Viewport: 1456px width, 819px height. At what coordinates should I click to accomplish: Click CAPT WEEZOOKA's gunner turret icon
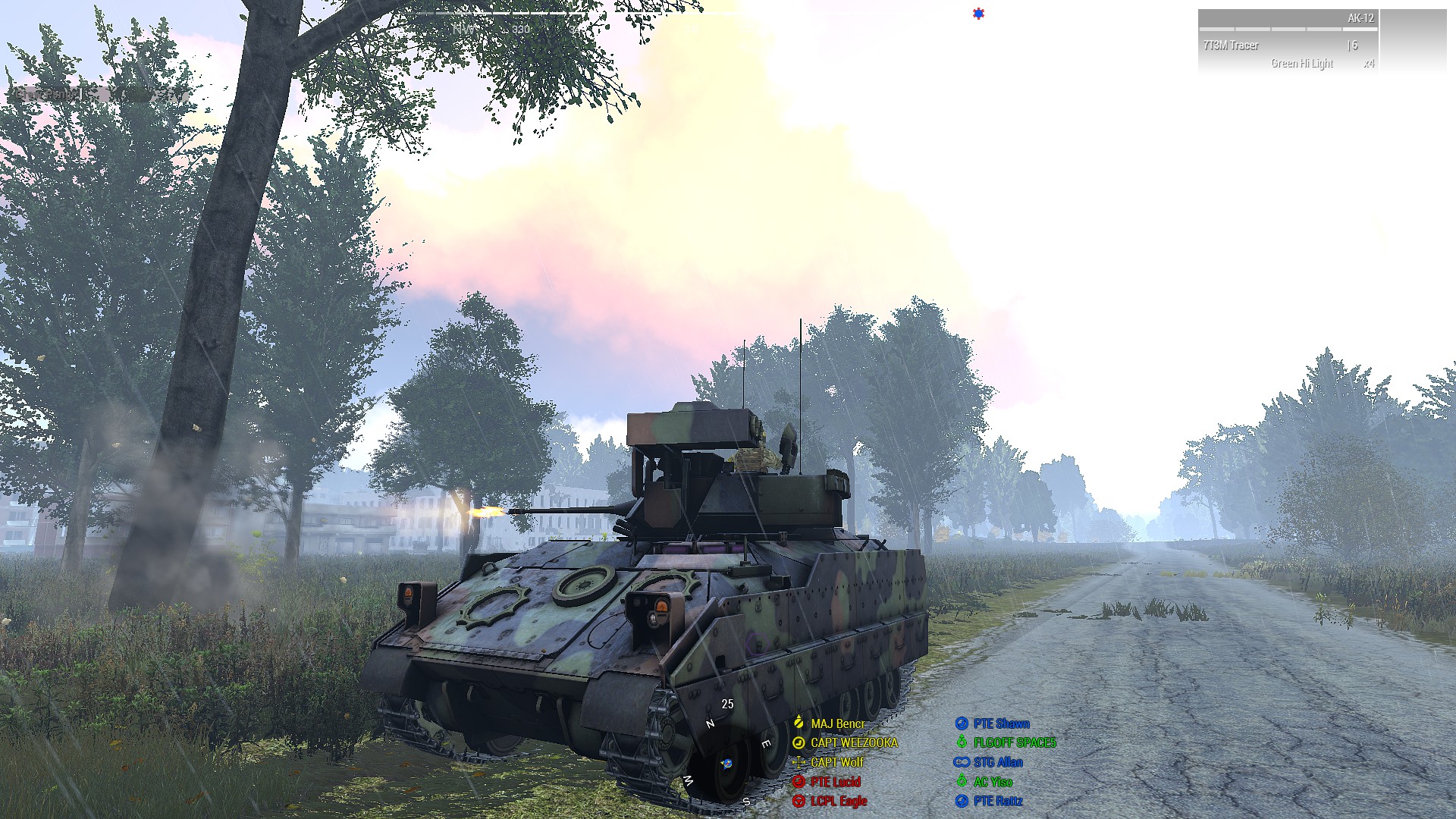(x=798, y=742)
